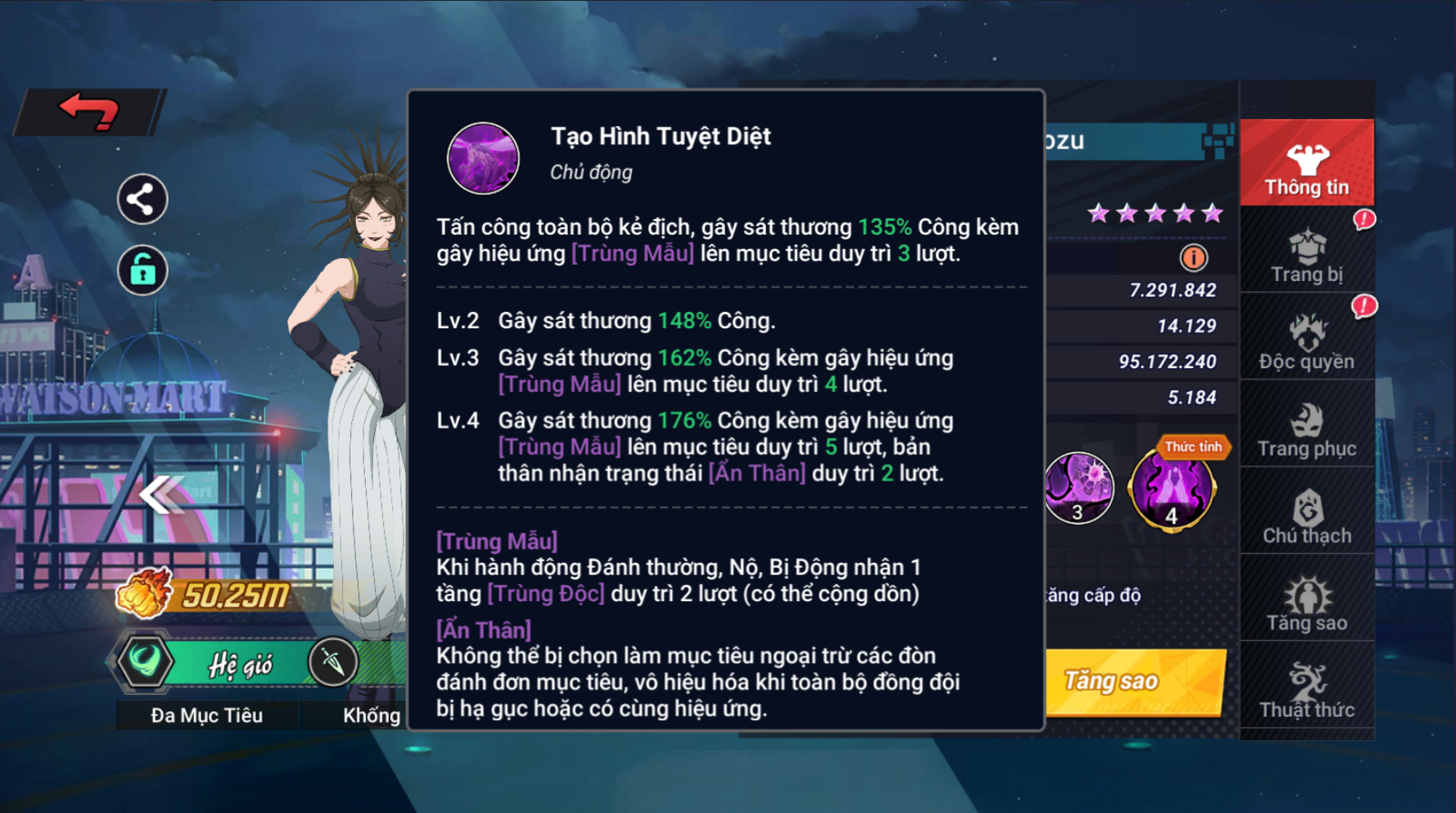Image resolution: width=1456 pixels, height=813 pixels.
Task: Open the Tăng sao side tab
Action: coord(1306,604)
